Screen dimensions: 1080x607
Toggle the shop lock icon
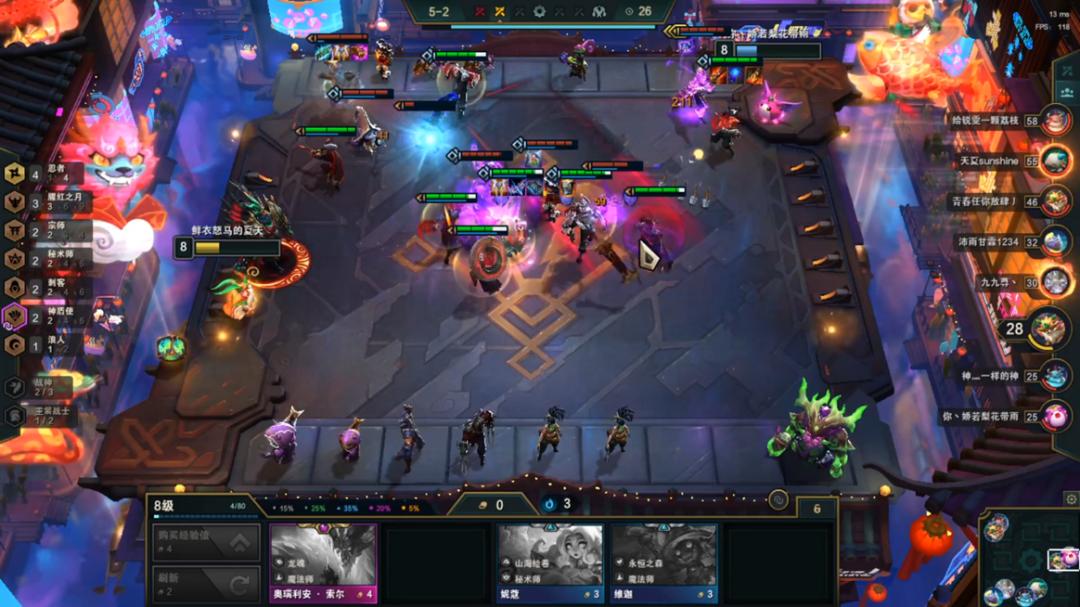click(x=778, y=500)
